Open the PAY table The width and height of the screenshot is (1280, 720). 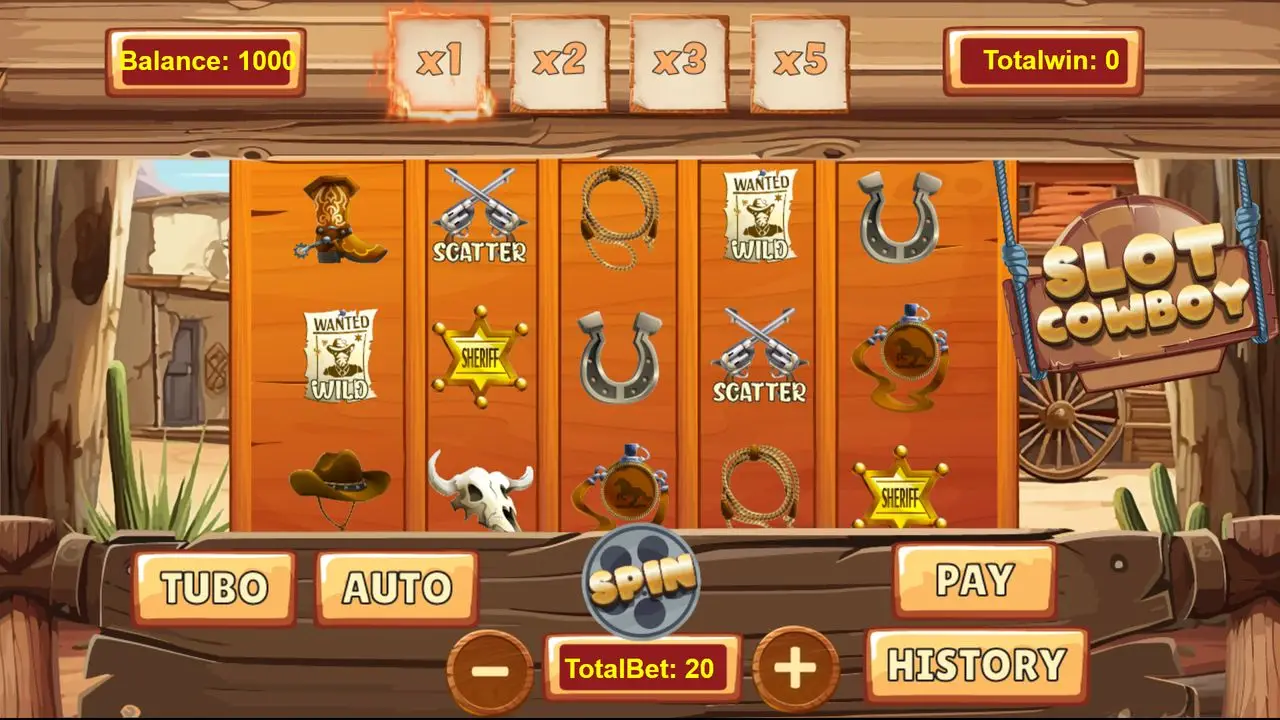click(x=974, y=580)
